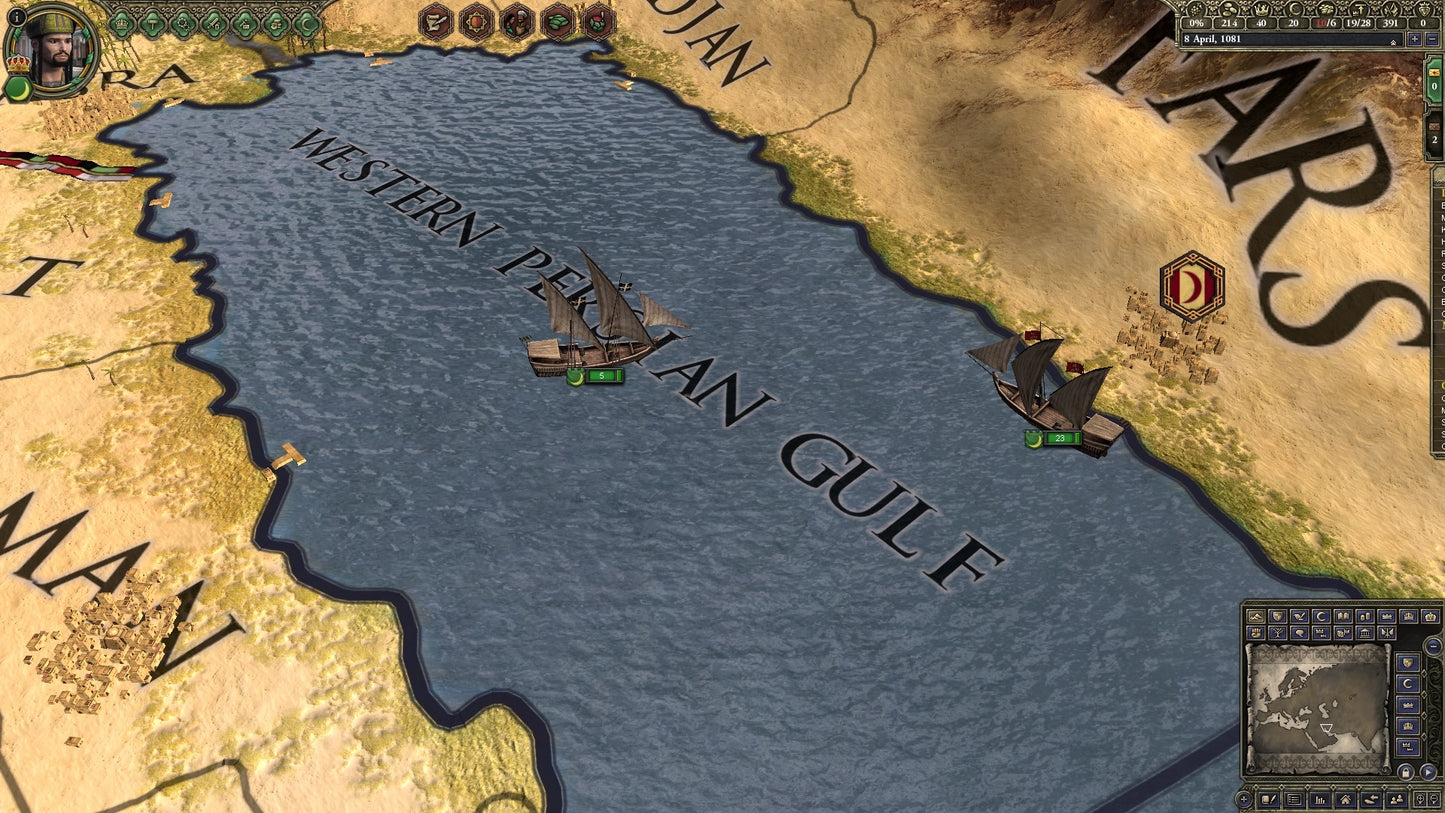Open the ledger from the bottom toolbar
Viewport: 1445px width, 813px height.
(1293, 800)
